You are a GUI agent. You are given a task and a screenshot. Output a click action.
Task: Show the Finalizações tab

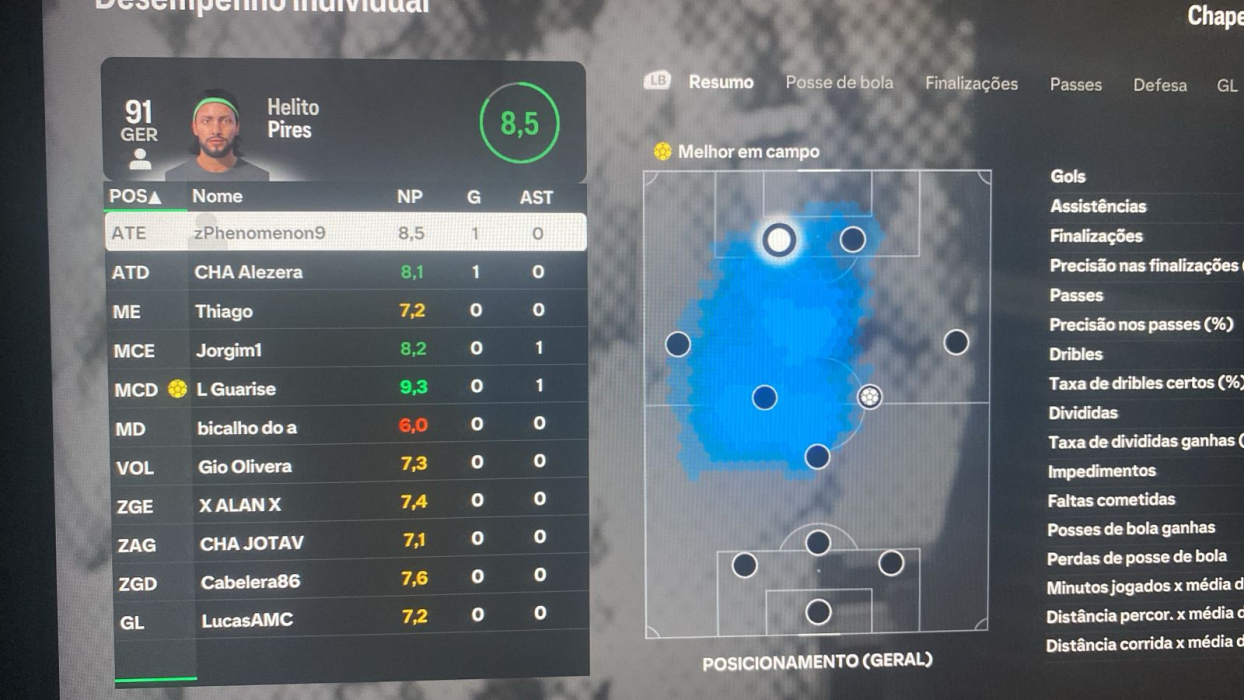[971, 84]
